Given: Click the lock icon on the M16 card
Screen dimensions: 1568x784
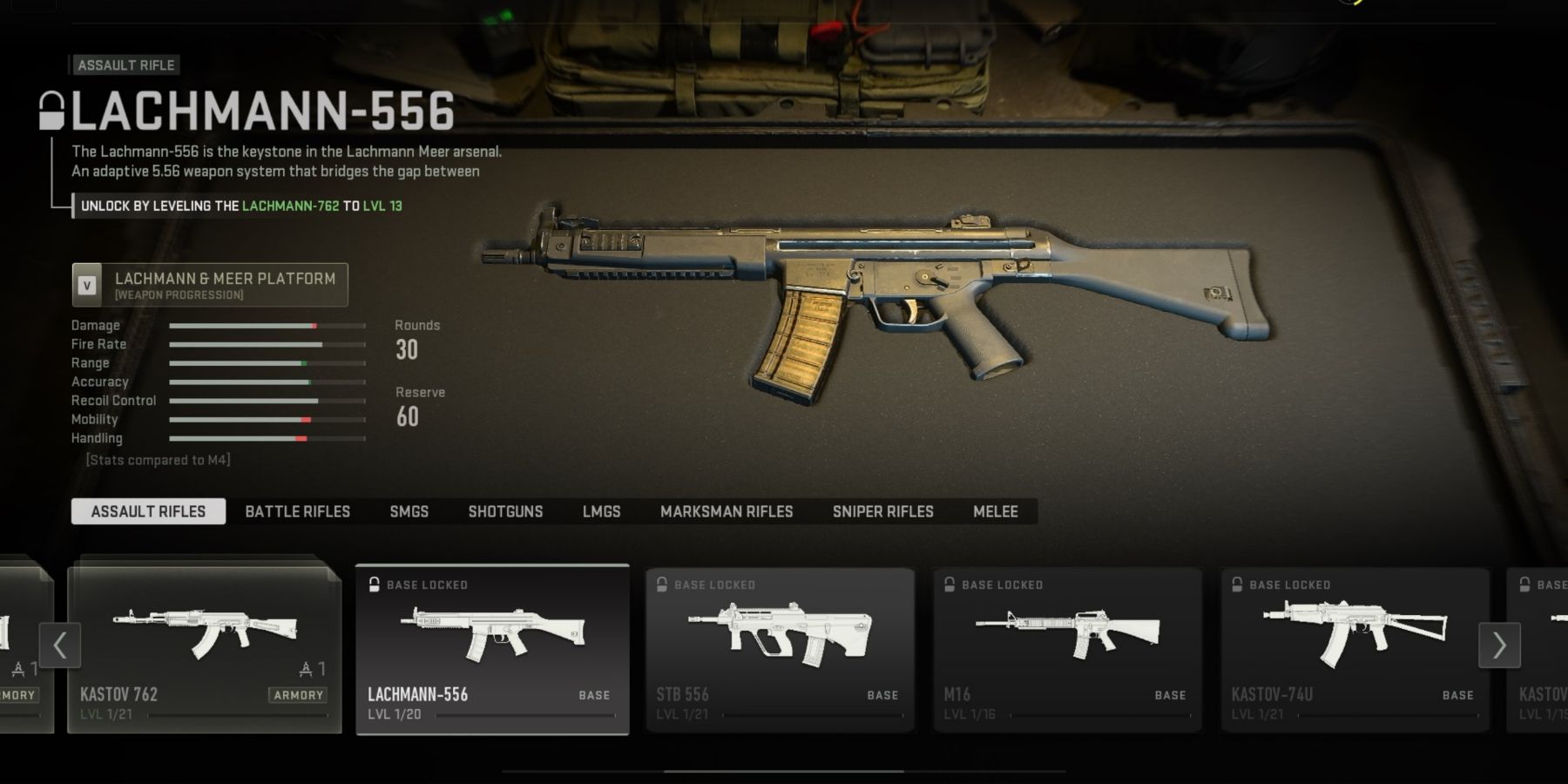Looking at the screenshot, I should click(949, 585).
